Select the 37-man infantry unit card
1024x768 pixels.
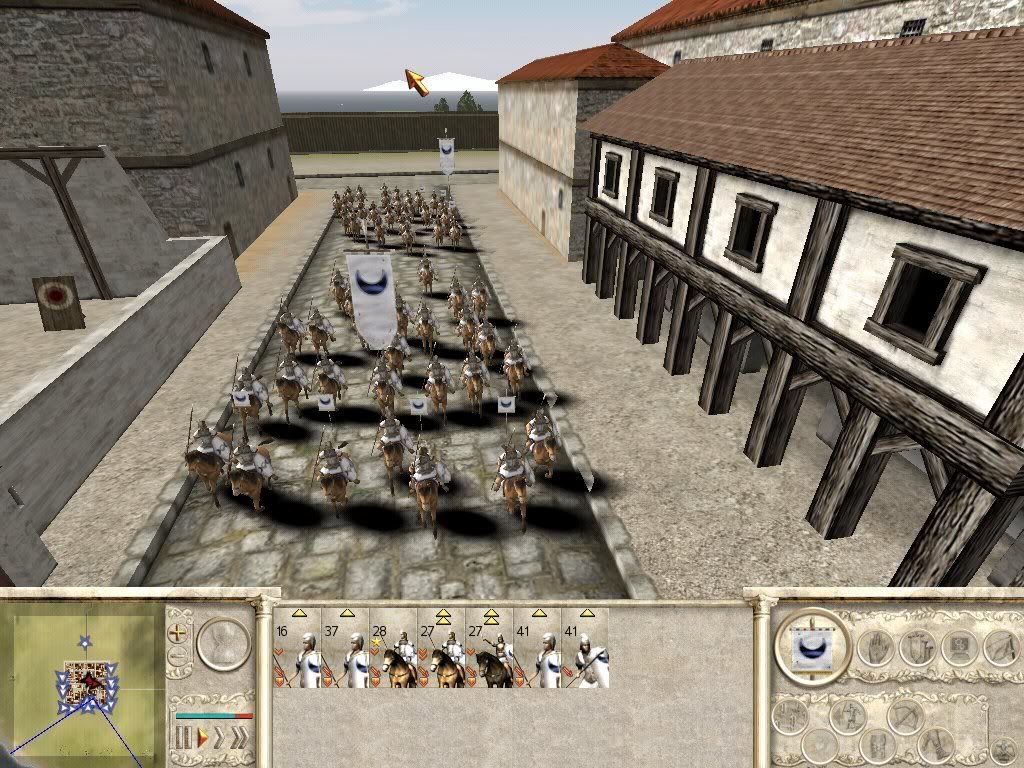[346, 649]
